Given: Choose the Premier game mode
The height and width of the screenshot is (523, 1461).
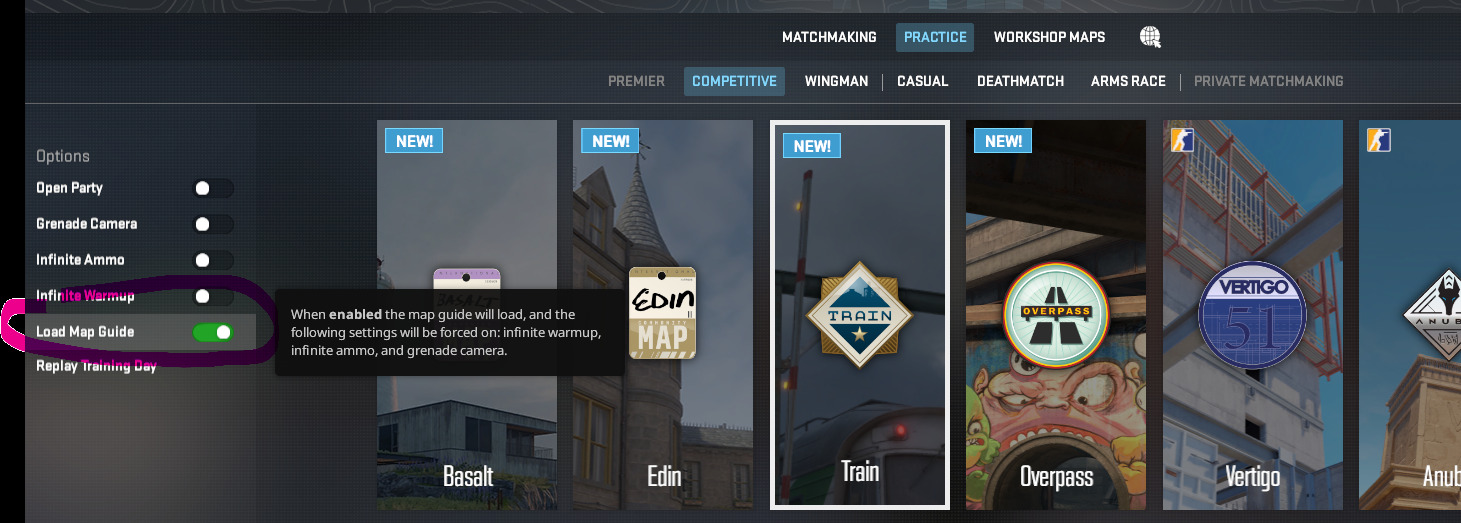Looking at the screenshot, I should pyautogui.click(x=636, y=81).
